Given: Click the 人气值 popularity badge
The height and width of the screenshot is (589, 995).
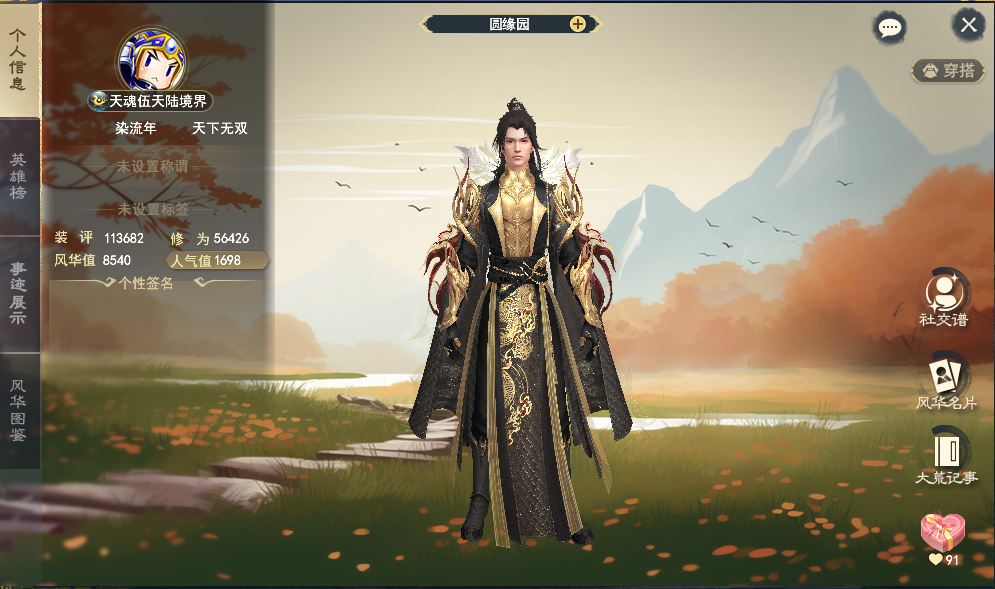Looking at the screenshot, I should 216,261.
